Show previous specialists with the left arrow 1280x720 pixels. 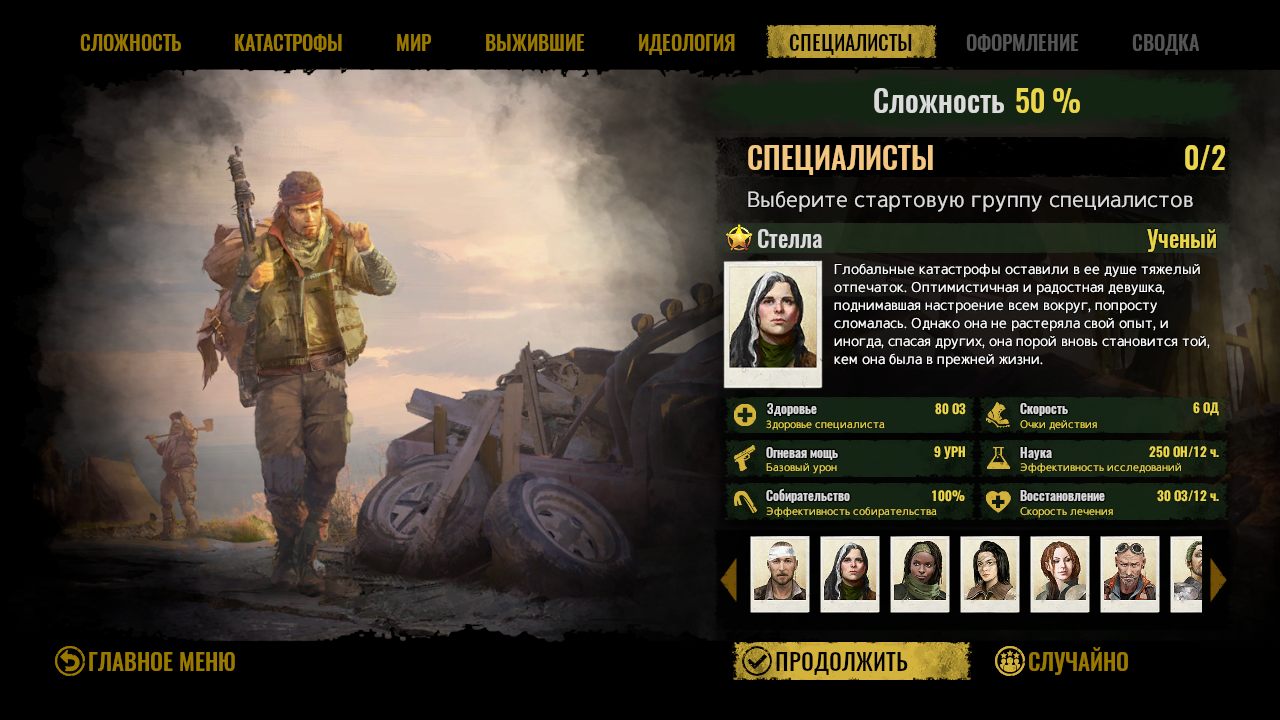(729, 579)
